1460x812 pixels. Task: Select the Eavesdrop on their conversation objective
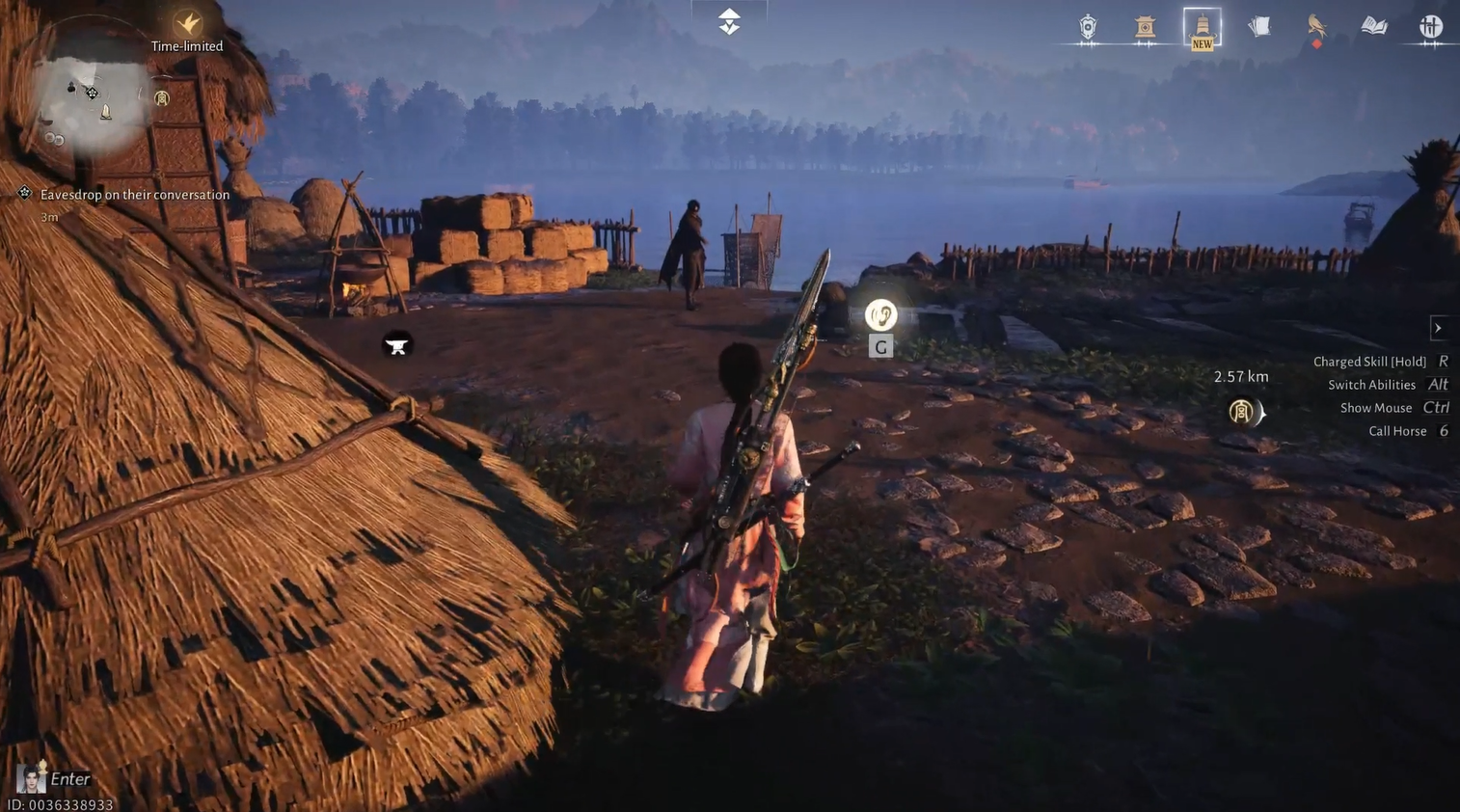point(134,195)
